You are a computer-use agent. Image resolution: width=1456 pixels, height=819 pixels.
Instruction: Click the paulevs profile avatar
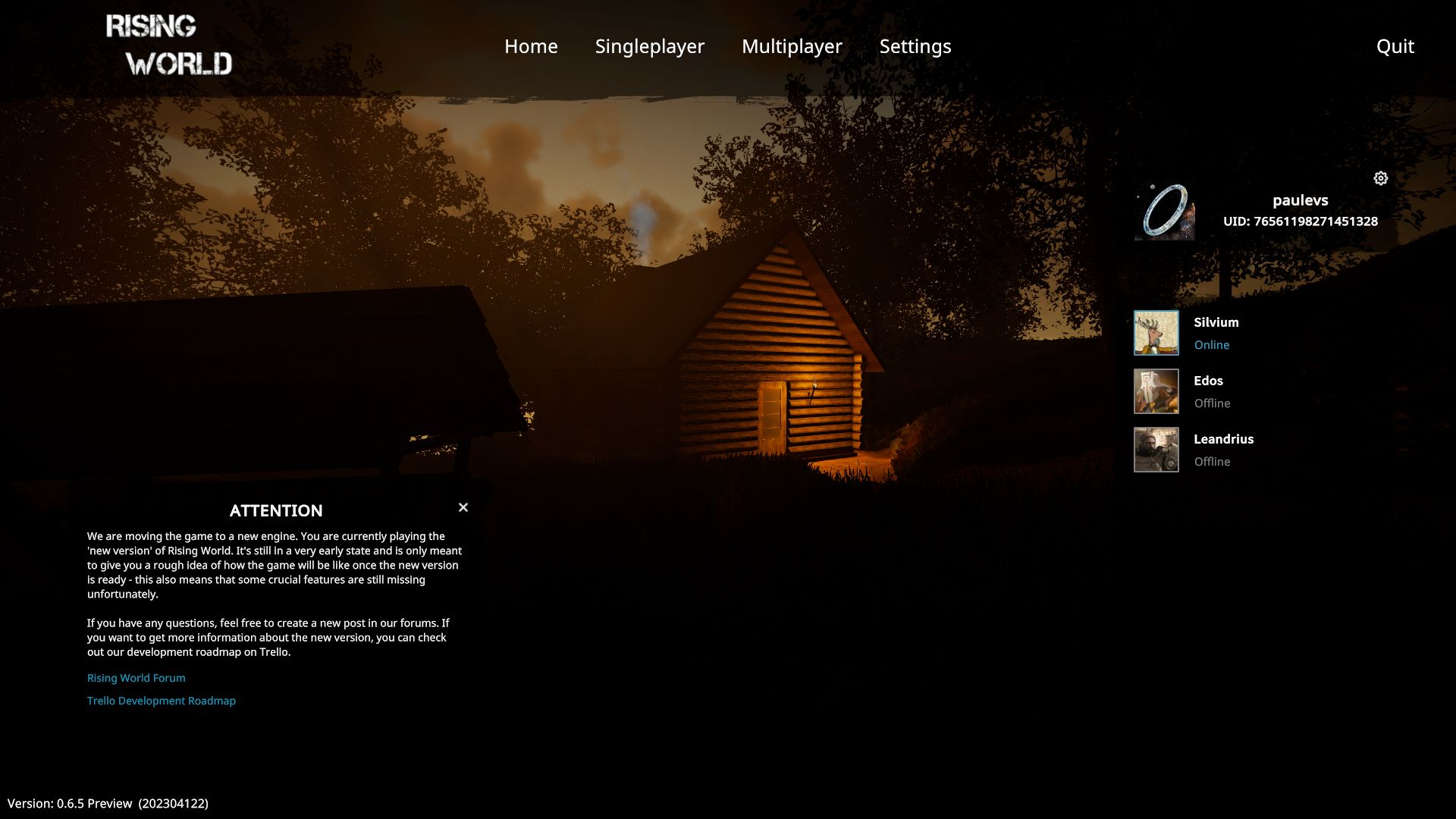[x=1164, y=212]
